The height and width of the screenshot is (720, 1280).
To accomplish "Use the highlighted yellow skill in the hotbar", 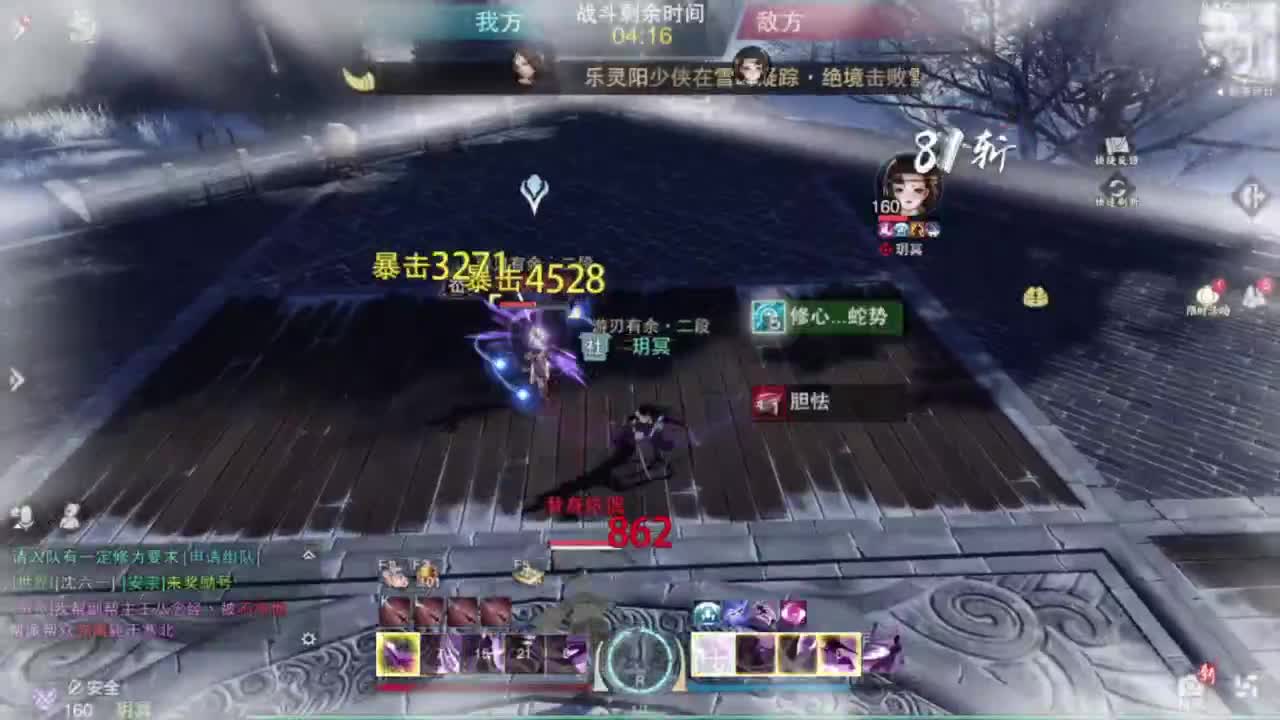I will click(398, 655).
